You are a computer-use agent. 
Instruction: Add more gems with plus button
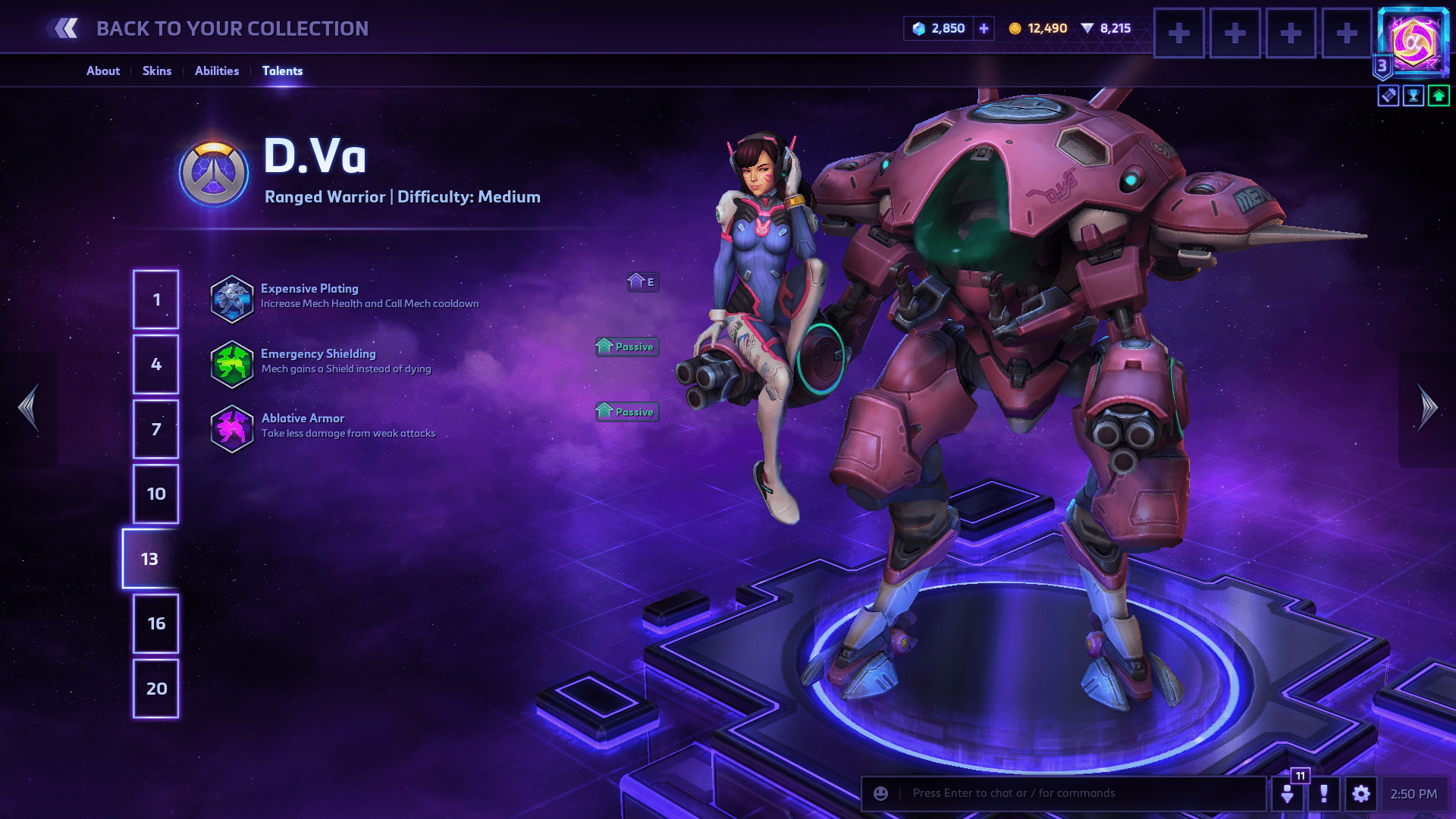click(x=984, y=29)
